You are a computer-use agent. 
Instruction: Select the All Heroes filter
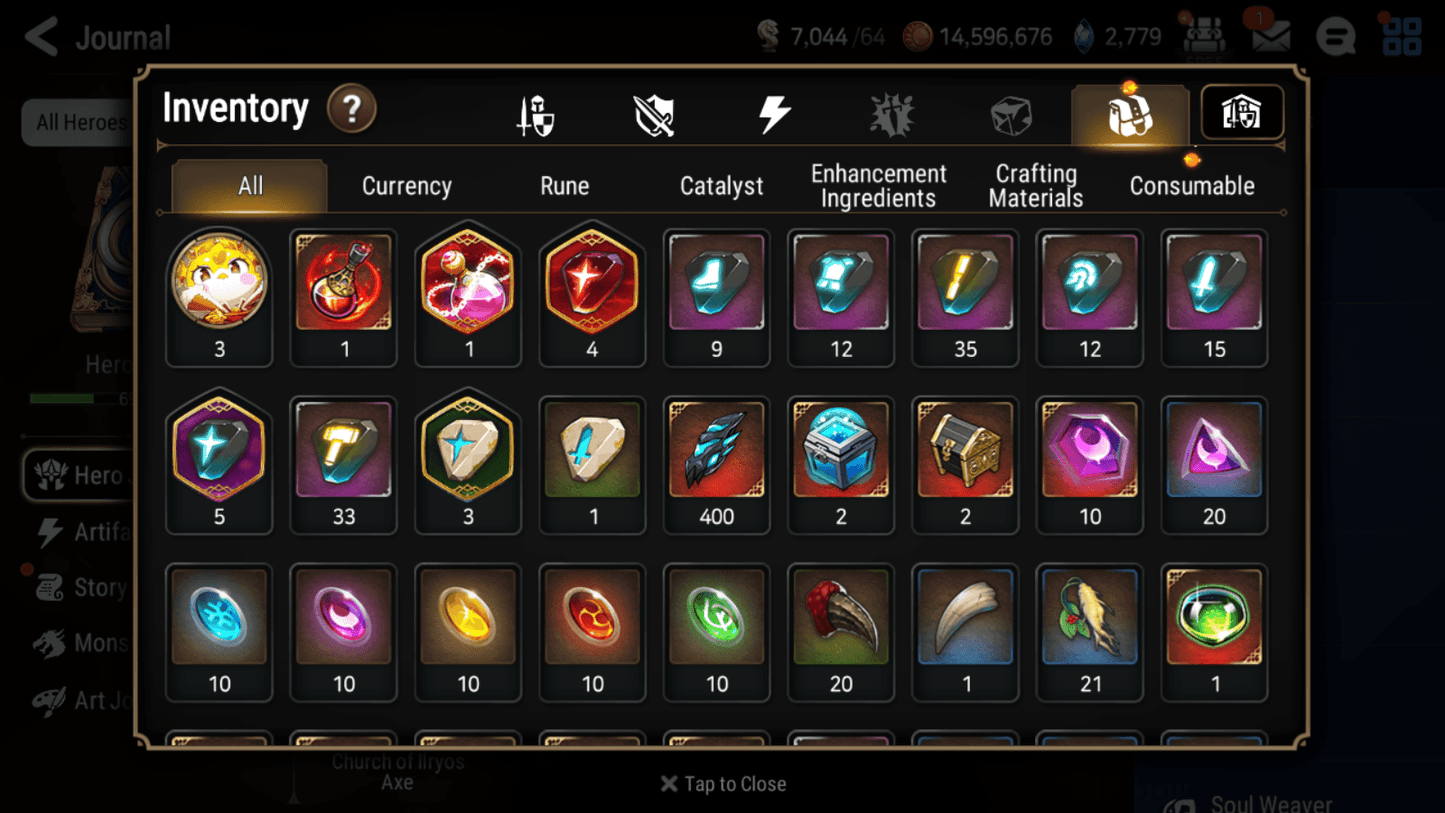click(x=78, y=122)
